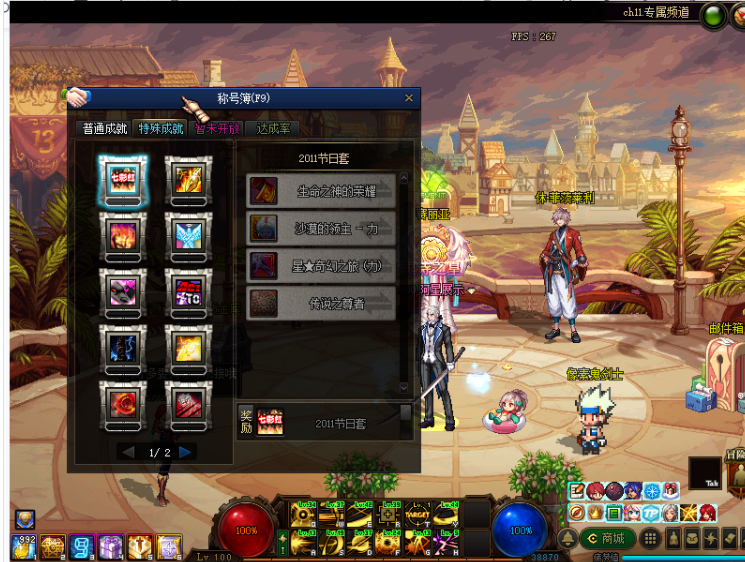Select the 达成率 tab
This screenshot has height=562, width=745.
pyautogui.click(x=273, y=129)
